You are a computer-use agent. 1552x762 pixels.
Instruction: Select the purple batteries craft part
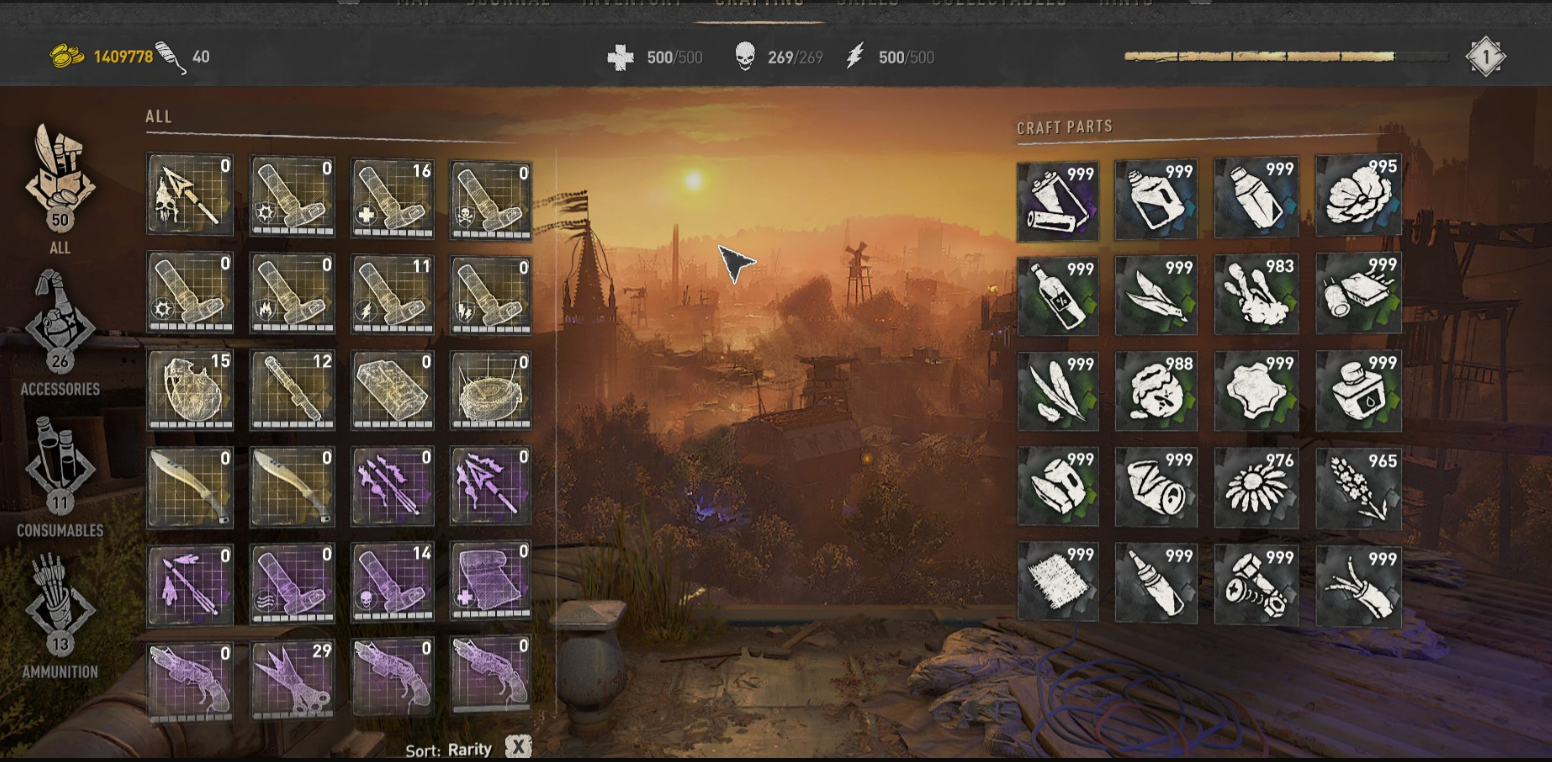1057,200
